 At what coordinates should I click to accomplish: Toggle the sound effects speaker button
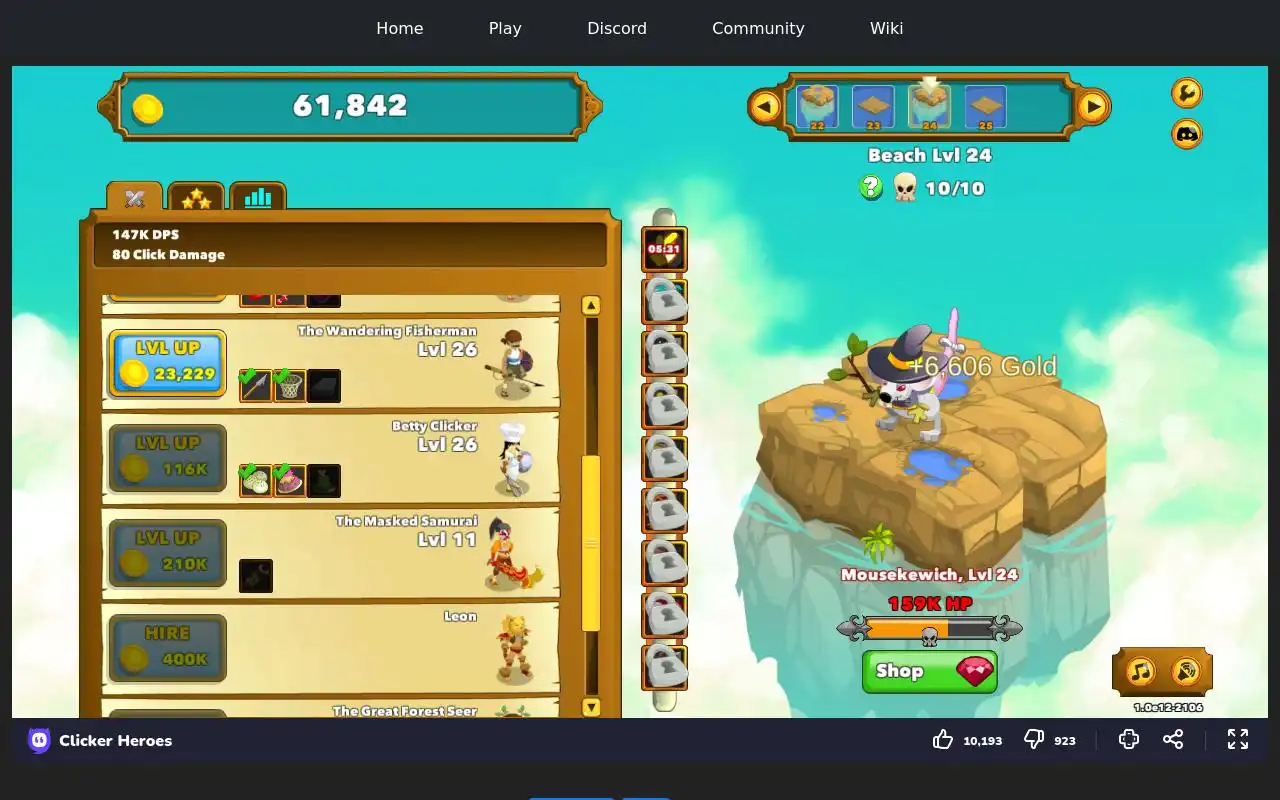pos(1185,671)
